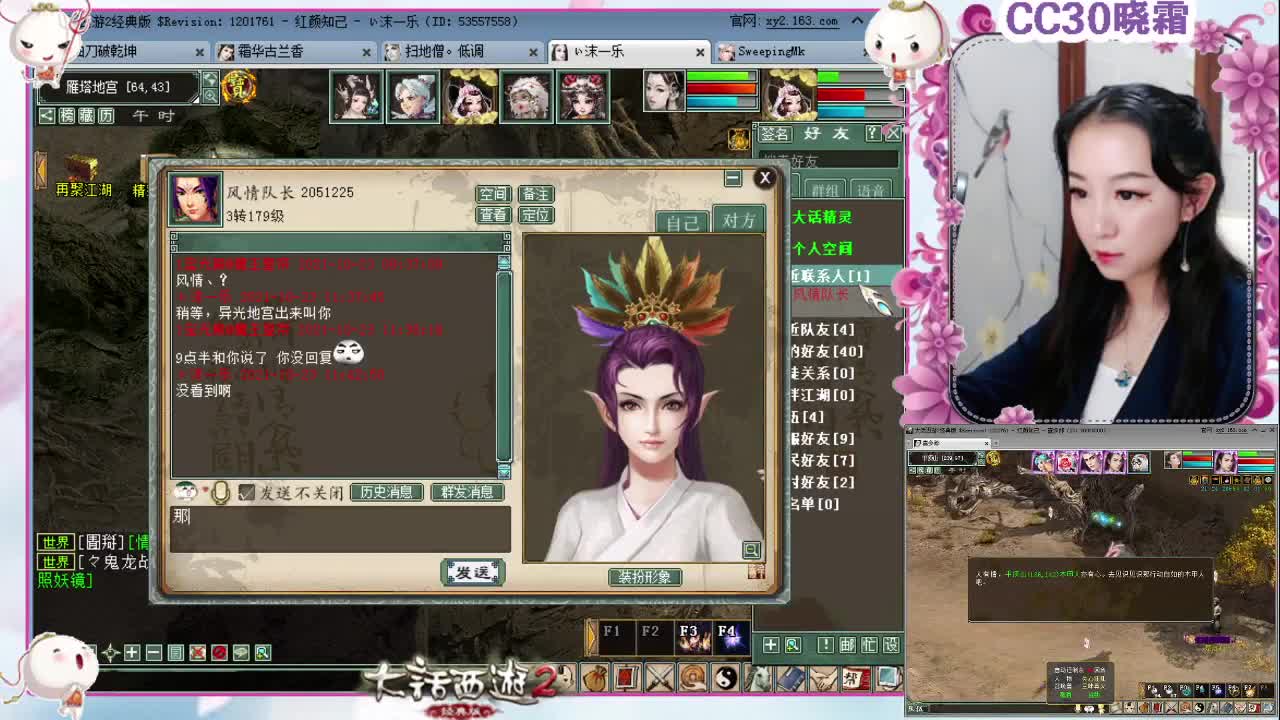The width and height of the screenshot is (1280, 720).
Task: Click the screenshot icon at toolbar's right end
Action: [887, 677]
